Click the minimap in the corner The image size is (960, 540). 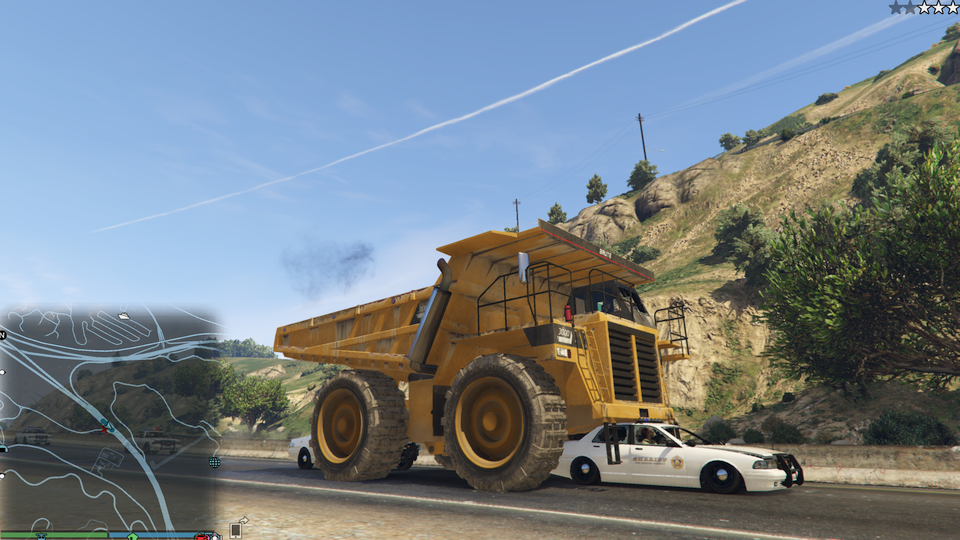coord(108,420)
